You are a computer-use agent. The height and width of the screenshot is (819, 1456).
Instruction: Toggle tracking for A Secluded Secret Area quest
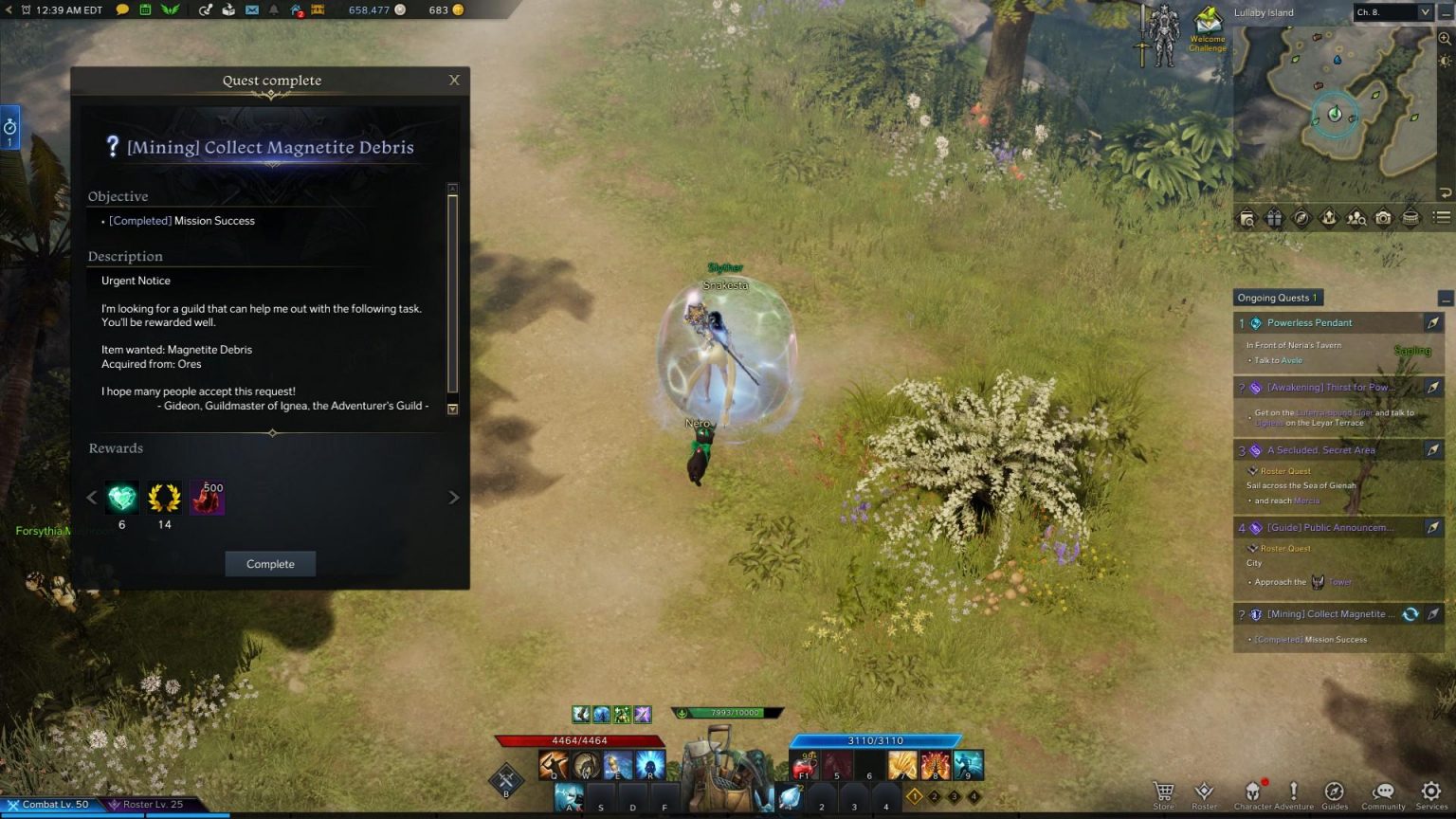[x=1433, y=450]
